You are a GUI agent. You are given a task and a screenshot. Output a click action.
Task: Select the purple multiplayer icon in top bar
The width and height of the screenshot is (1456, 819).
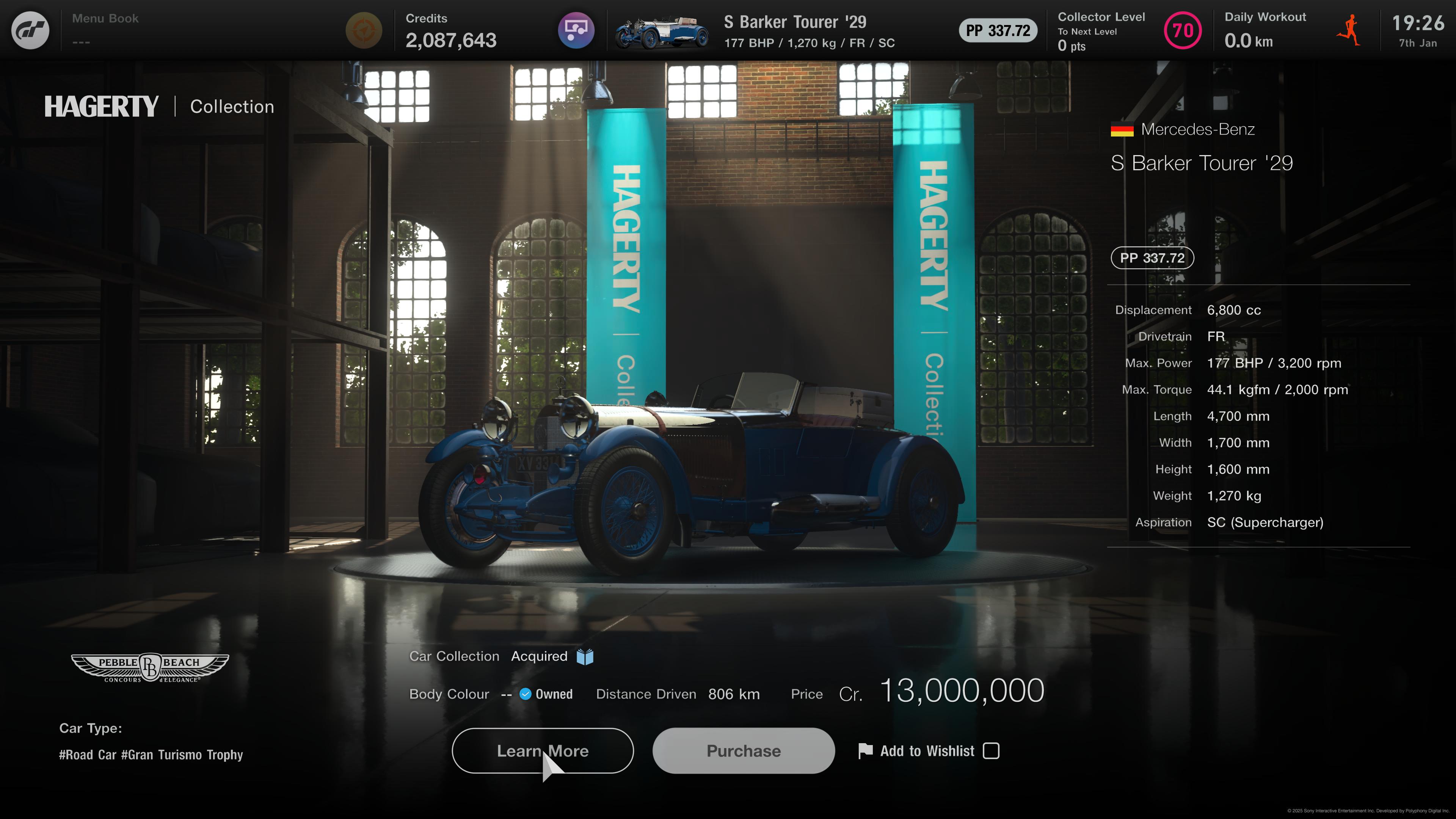point(576,30)
